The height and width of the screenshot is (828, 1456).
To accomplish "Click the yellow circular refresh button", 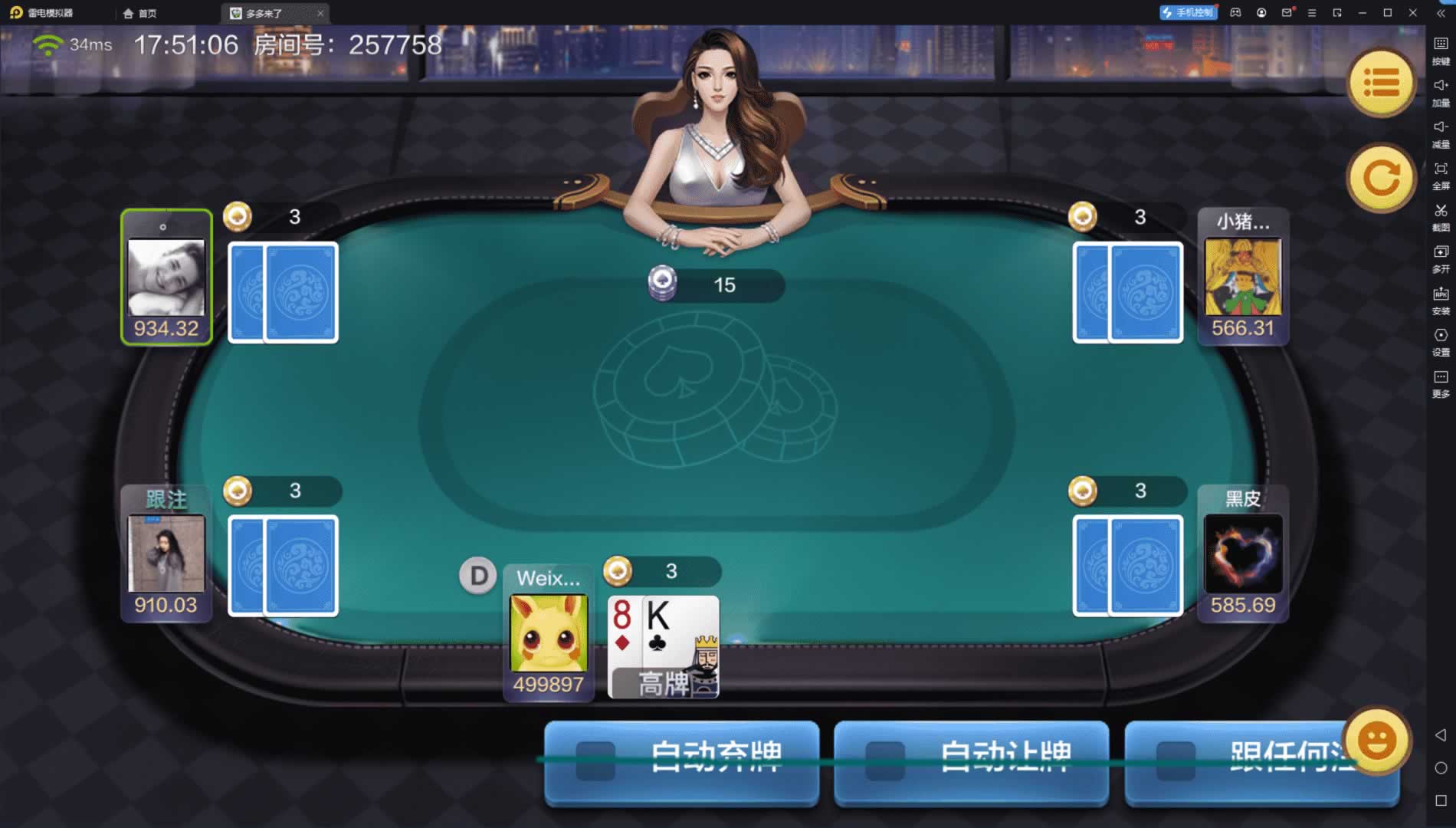I will pyautogui.click(x=1381, y=179).
